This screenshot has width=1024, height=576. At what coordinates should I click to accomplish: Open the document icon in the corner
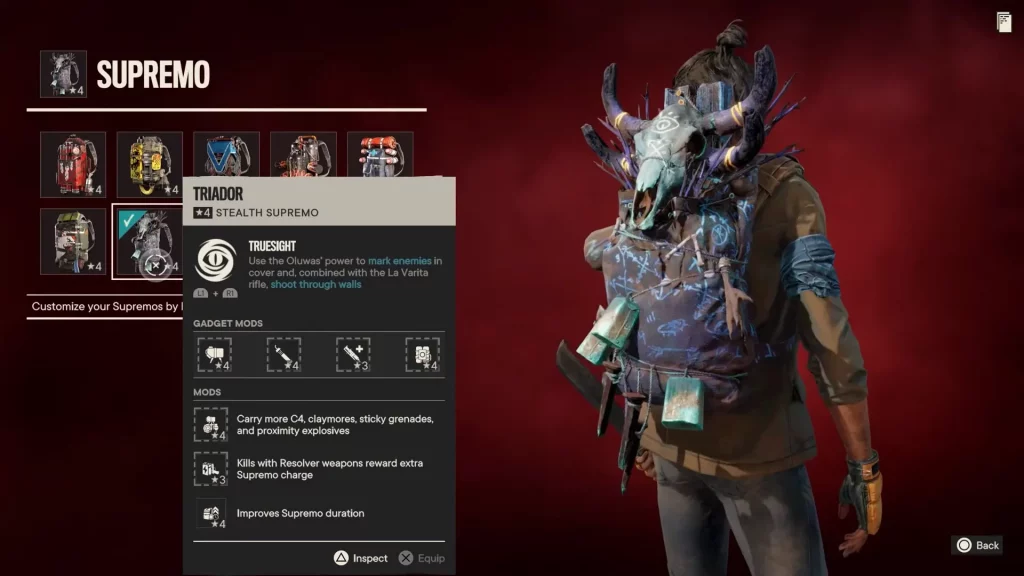point(1003,22)
